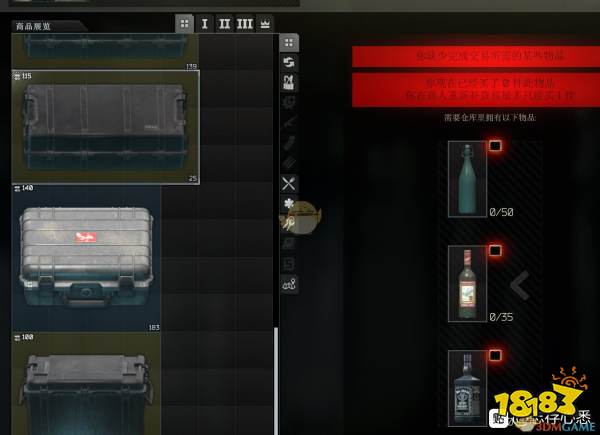Tick the checkbox for the 0/50 green bottle
Viewport: 600px width, 435px height.
point(495,146)
